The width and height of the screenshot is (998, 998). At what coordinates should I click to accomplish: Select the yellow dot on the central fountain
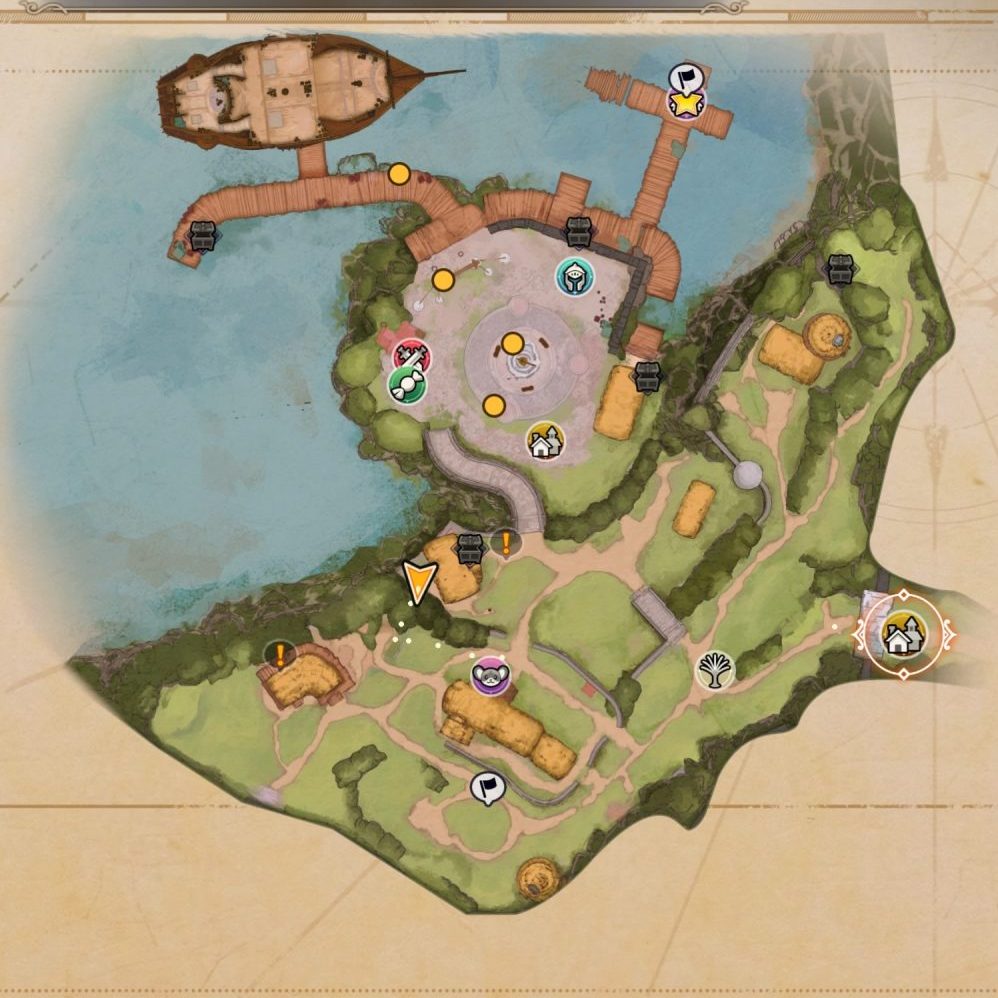click(513, 344)
